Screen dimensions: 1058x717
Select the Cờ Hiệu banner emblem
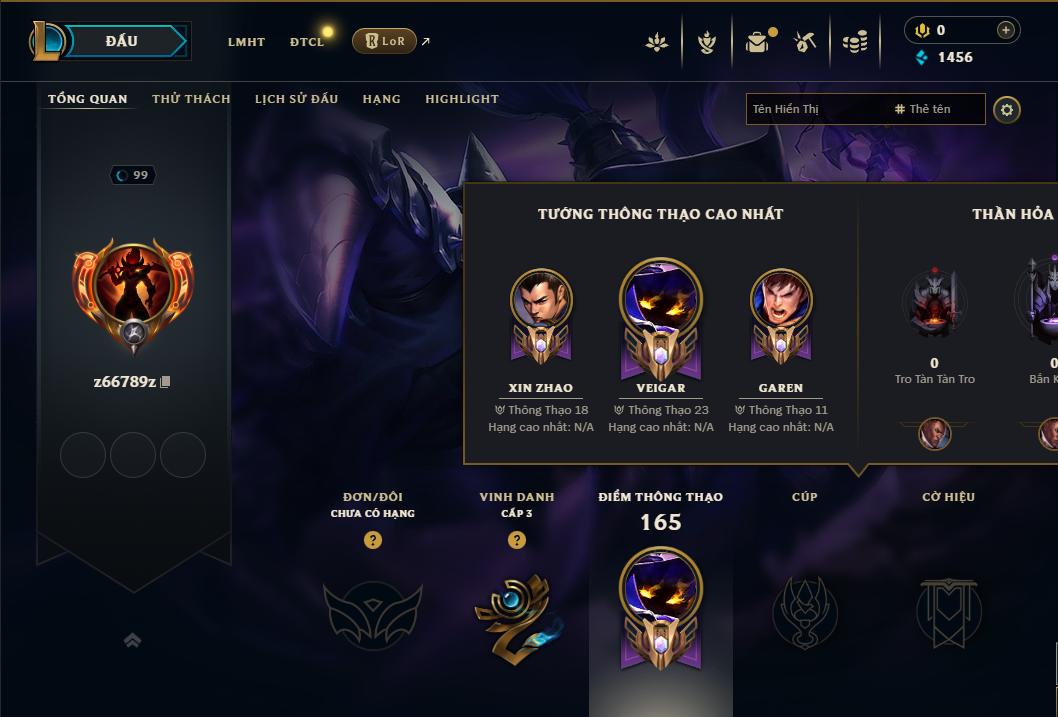[x=948, y=612]
